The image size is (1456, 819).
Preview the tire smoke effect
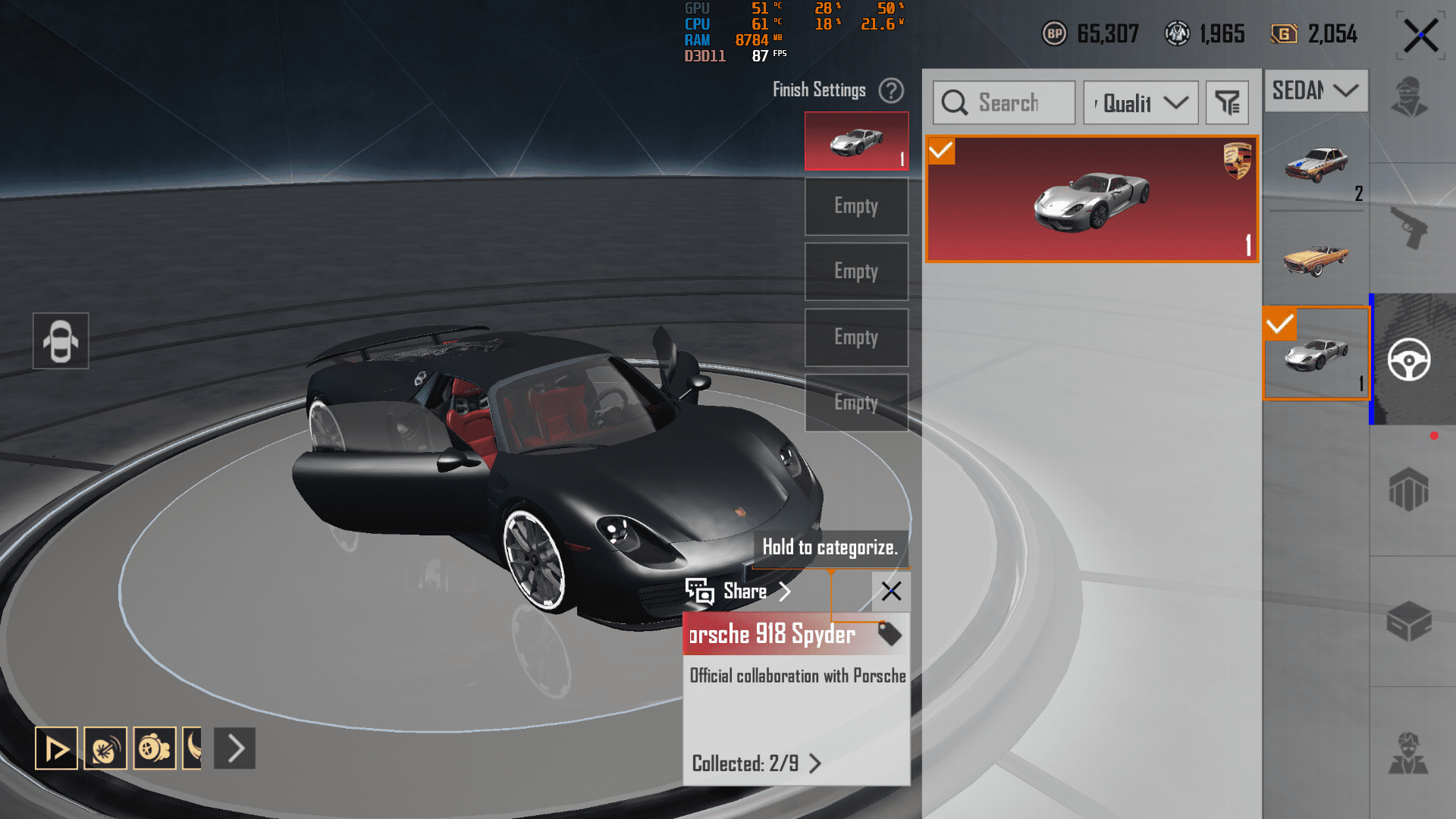point(105,748)
